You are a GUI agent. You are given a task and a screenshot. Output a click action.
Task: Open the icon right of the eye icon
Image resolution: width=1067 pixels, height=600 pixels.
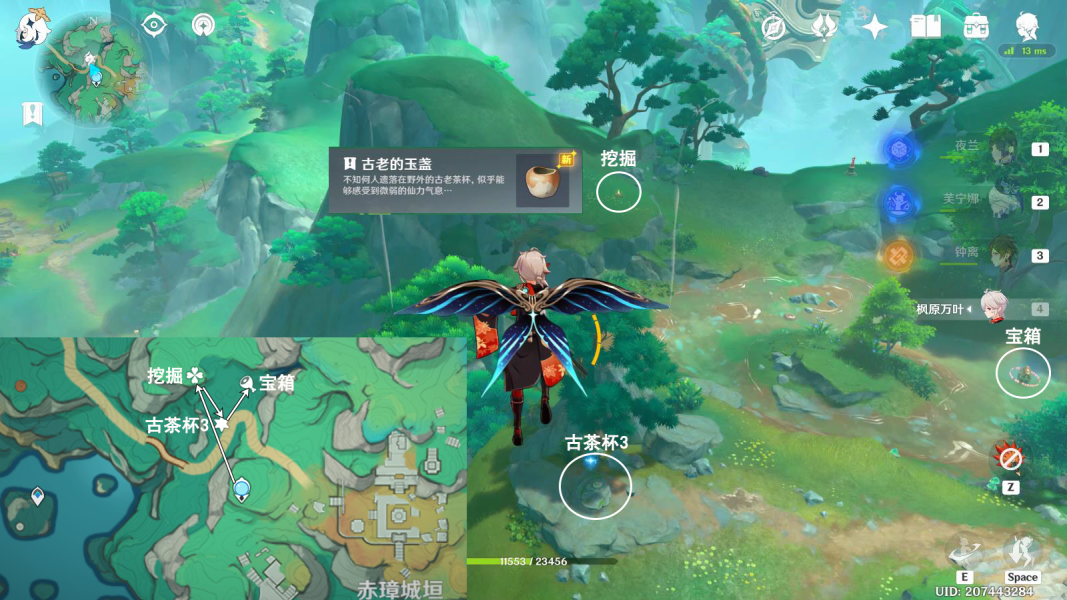coord(204,25)
